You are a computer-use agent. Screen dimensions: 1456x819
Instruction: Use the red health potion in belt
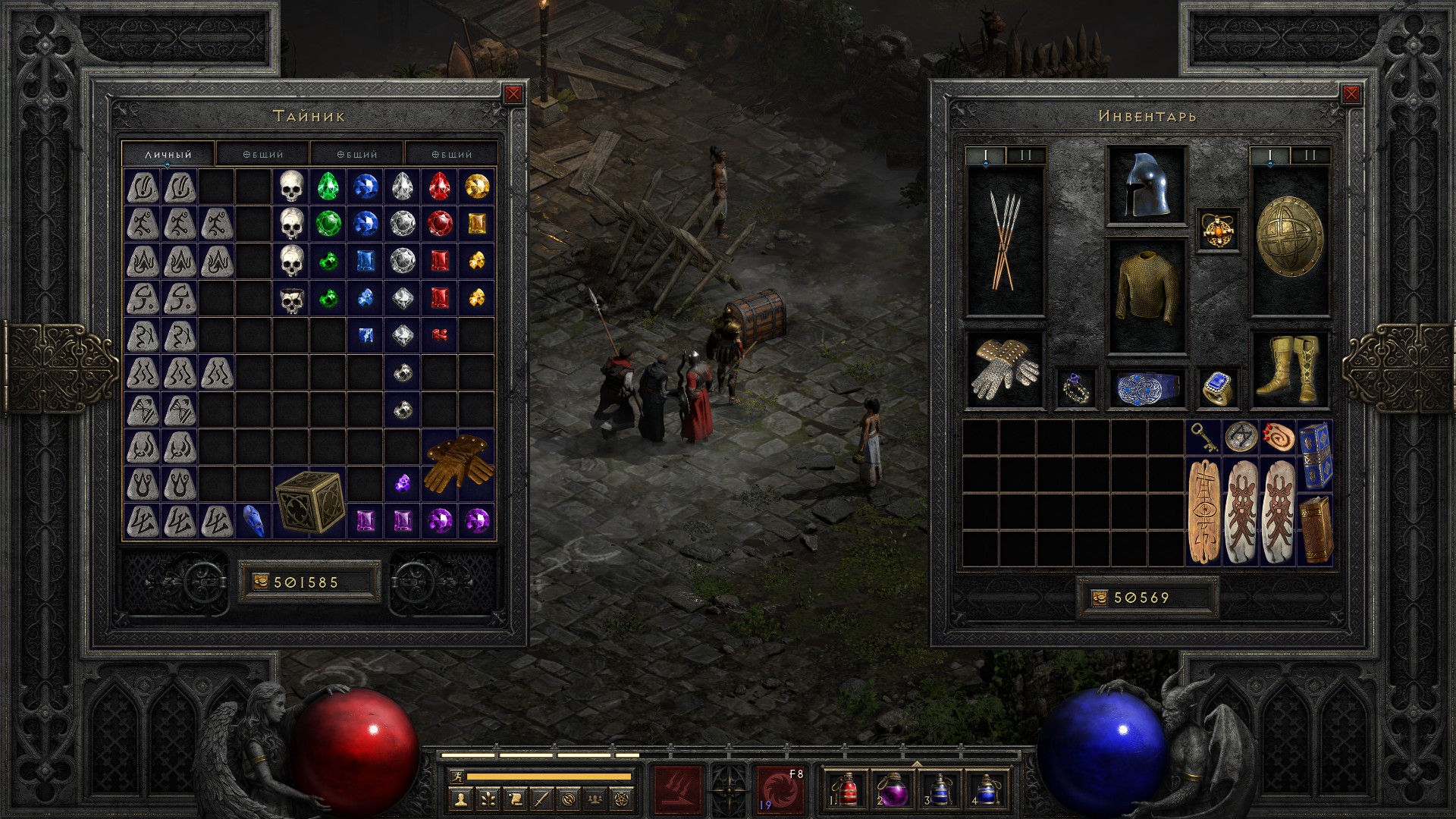tap(847, 789)
